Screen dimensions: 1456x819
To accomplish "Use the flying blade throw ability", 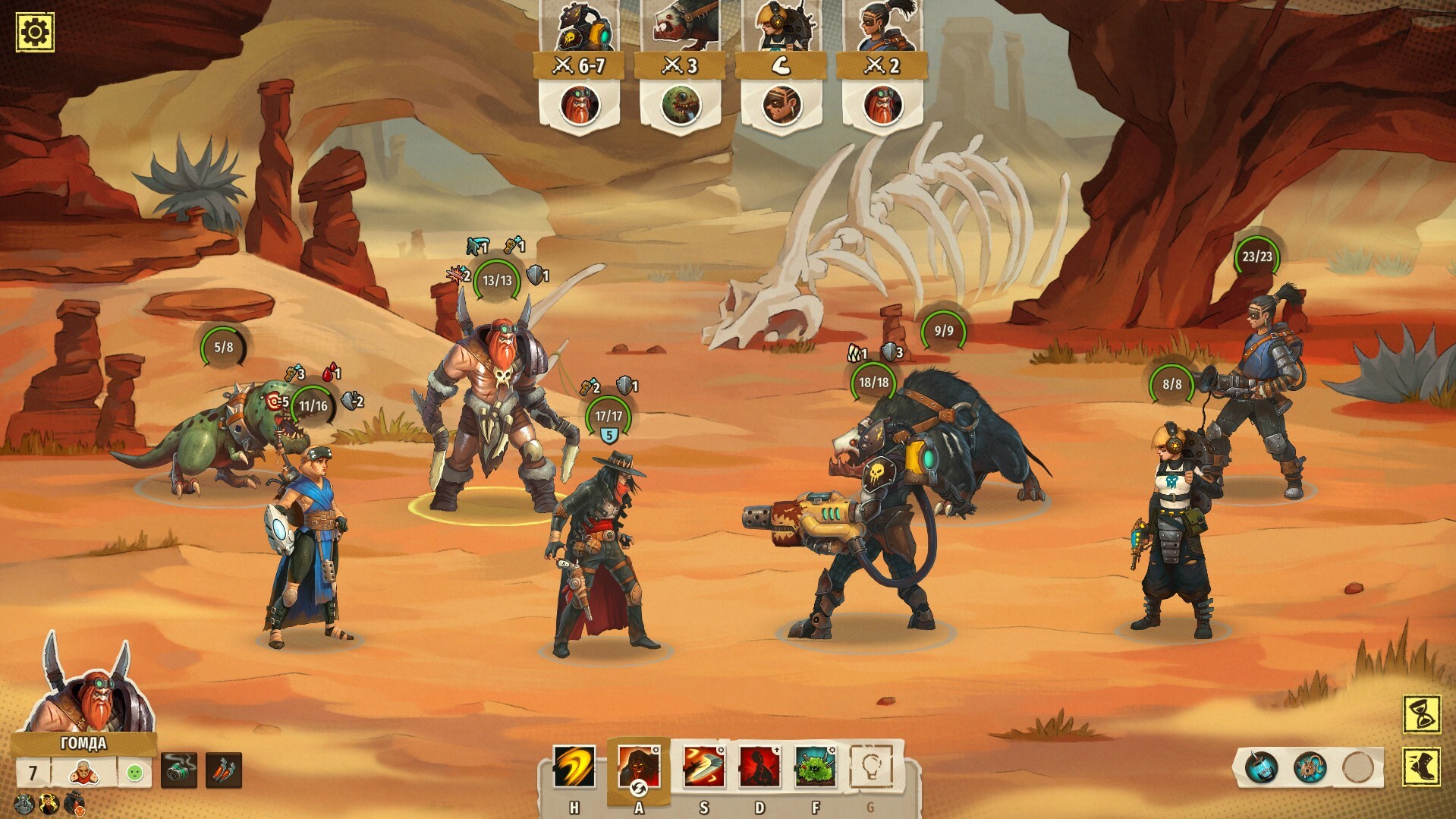I will pyautogui.click(x=703, y=767).
